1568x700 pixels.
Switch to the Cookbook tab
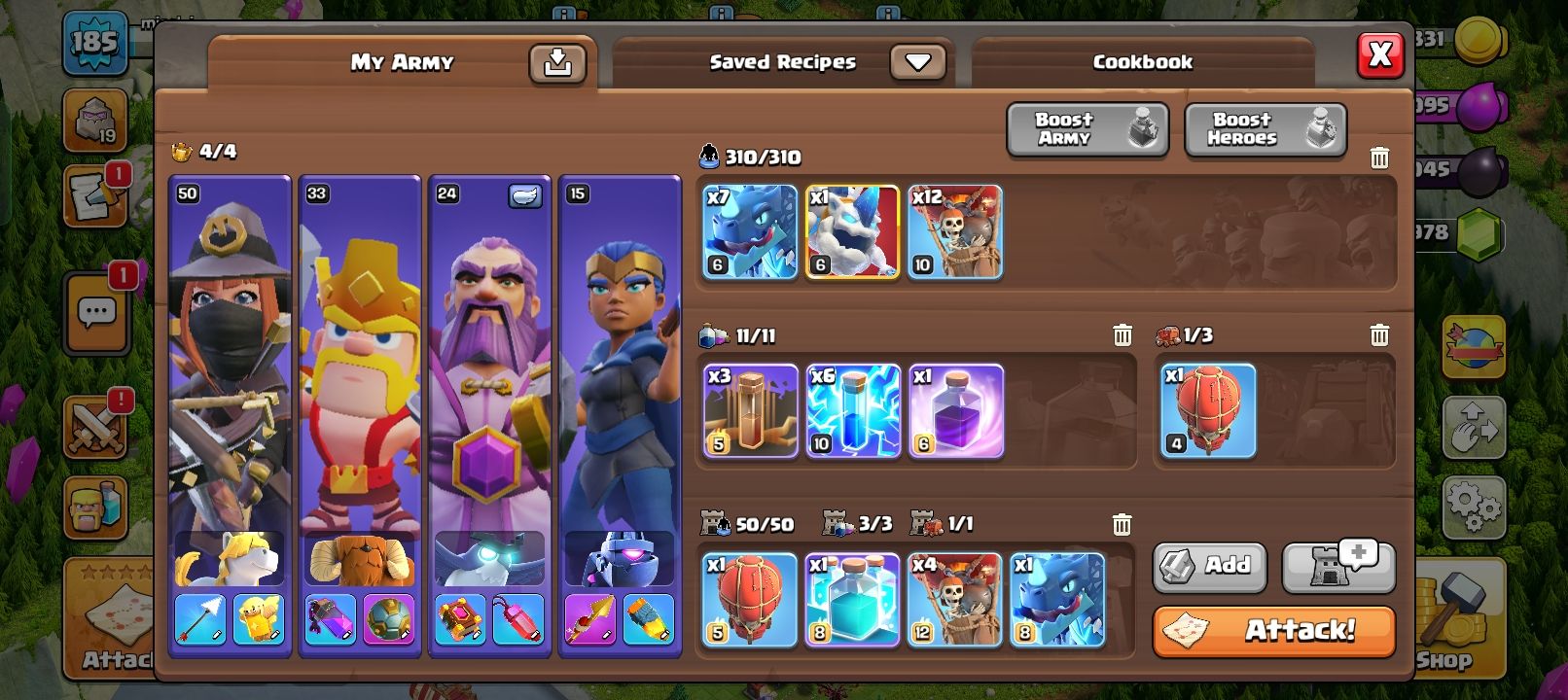point(1141,61)
